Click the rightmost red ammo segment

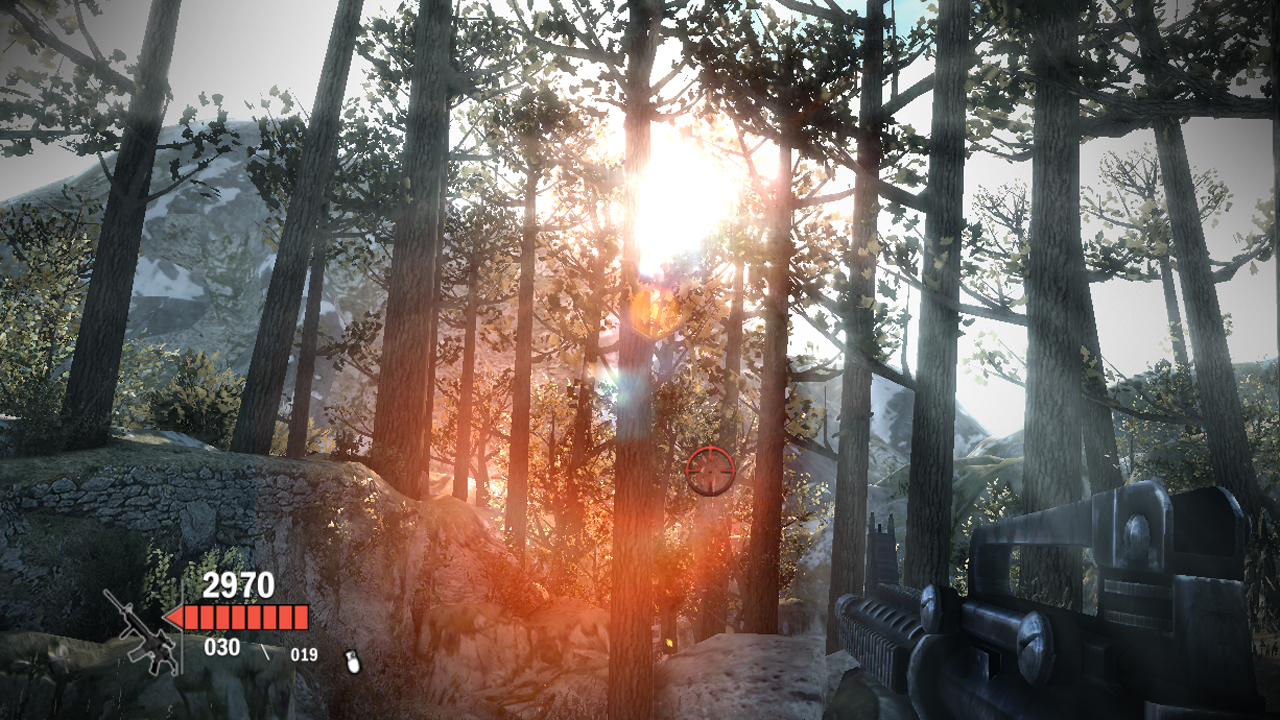pyautogui.click(x=300, y=616)
